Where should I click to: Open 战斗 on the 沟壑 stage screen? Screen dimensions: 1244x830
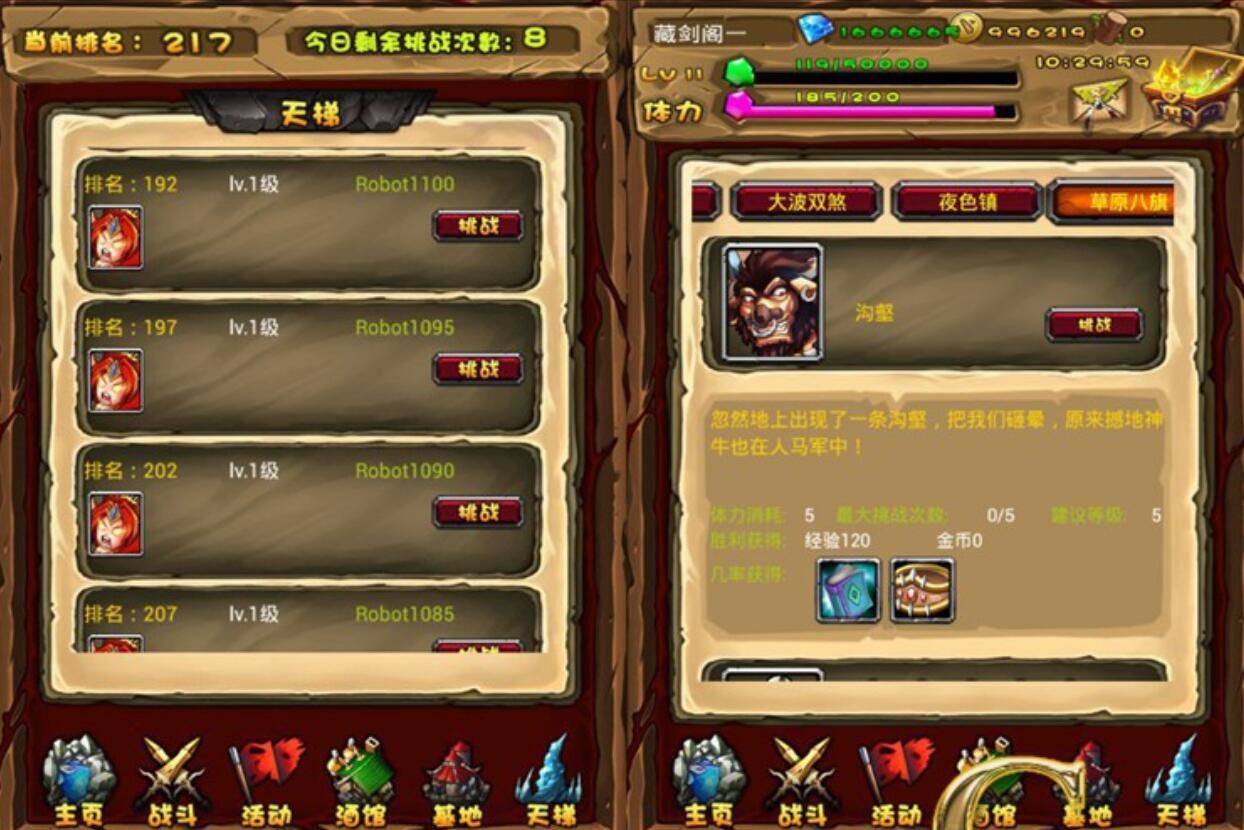coord(802,782)
